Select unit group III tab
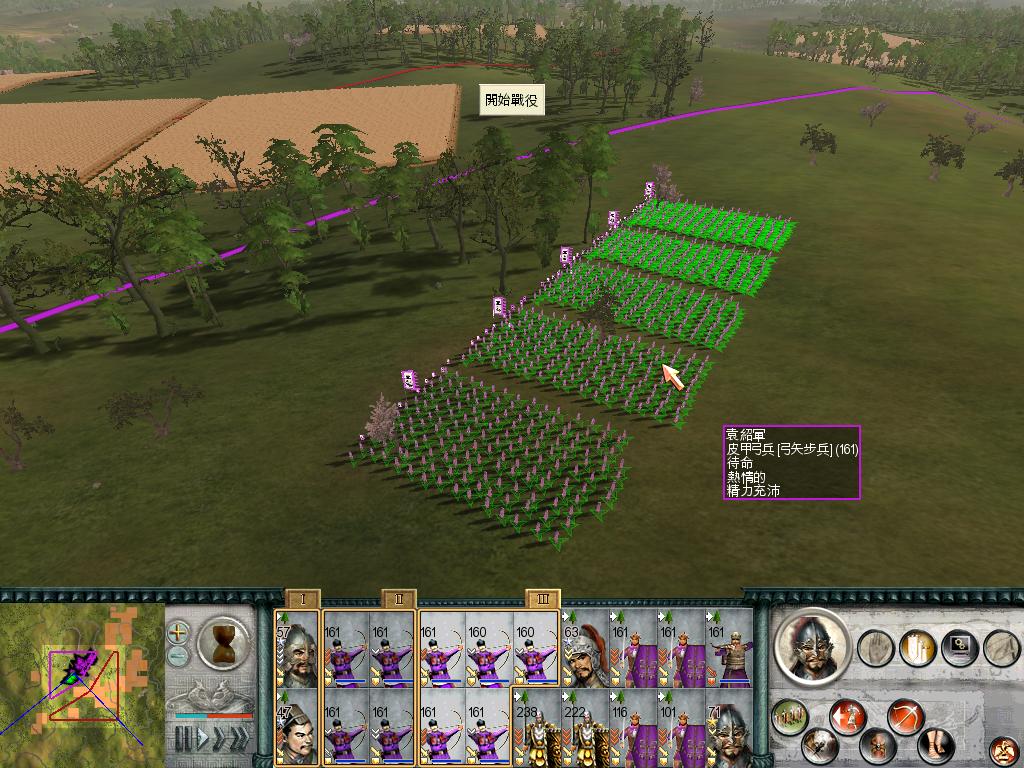The image size is (1024, 768). 543,599
